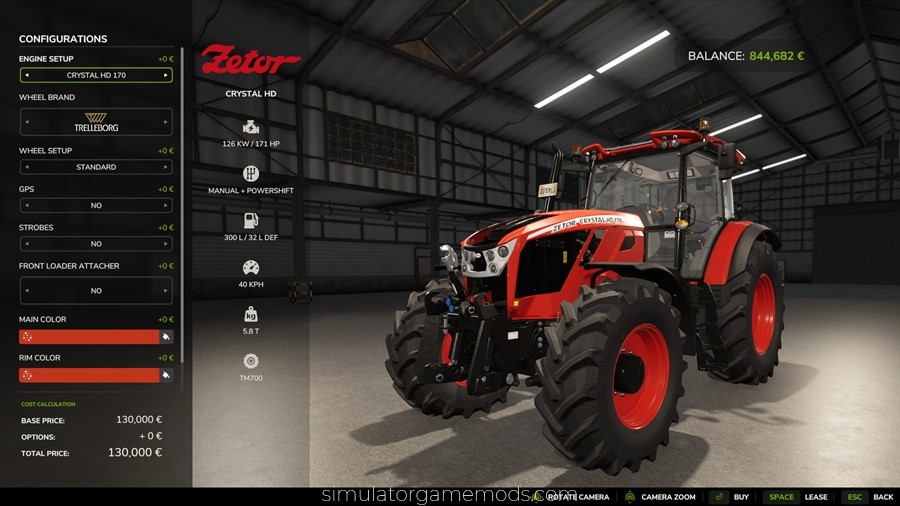900x506 pixels.
Task: Select next engine setup after Crystal HD 170
Action: coord(166,75)
